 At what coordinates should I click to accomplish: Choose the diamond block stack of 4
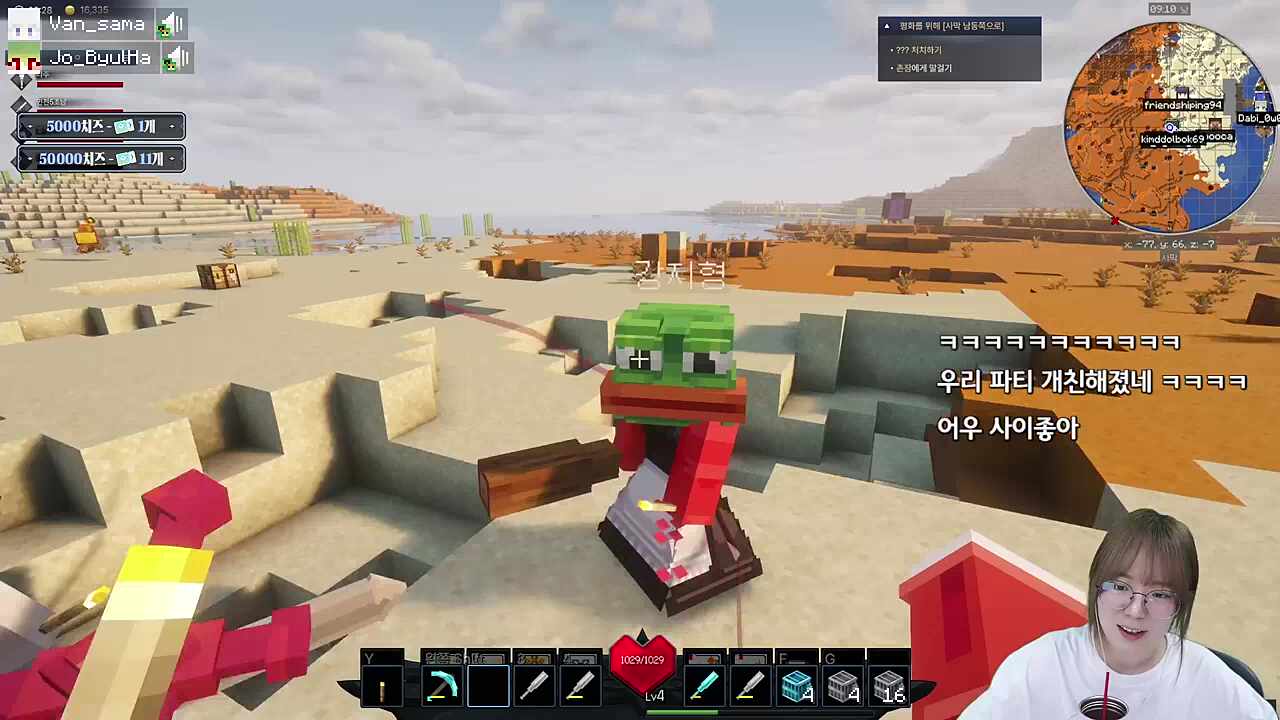[x=796, y=687]
